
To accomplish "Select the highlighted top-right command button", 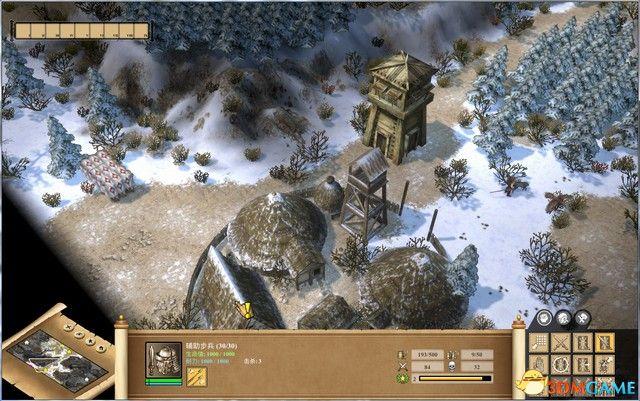I will point(603,342).
